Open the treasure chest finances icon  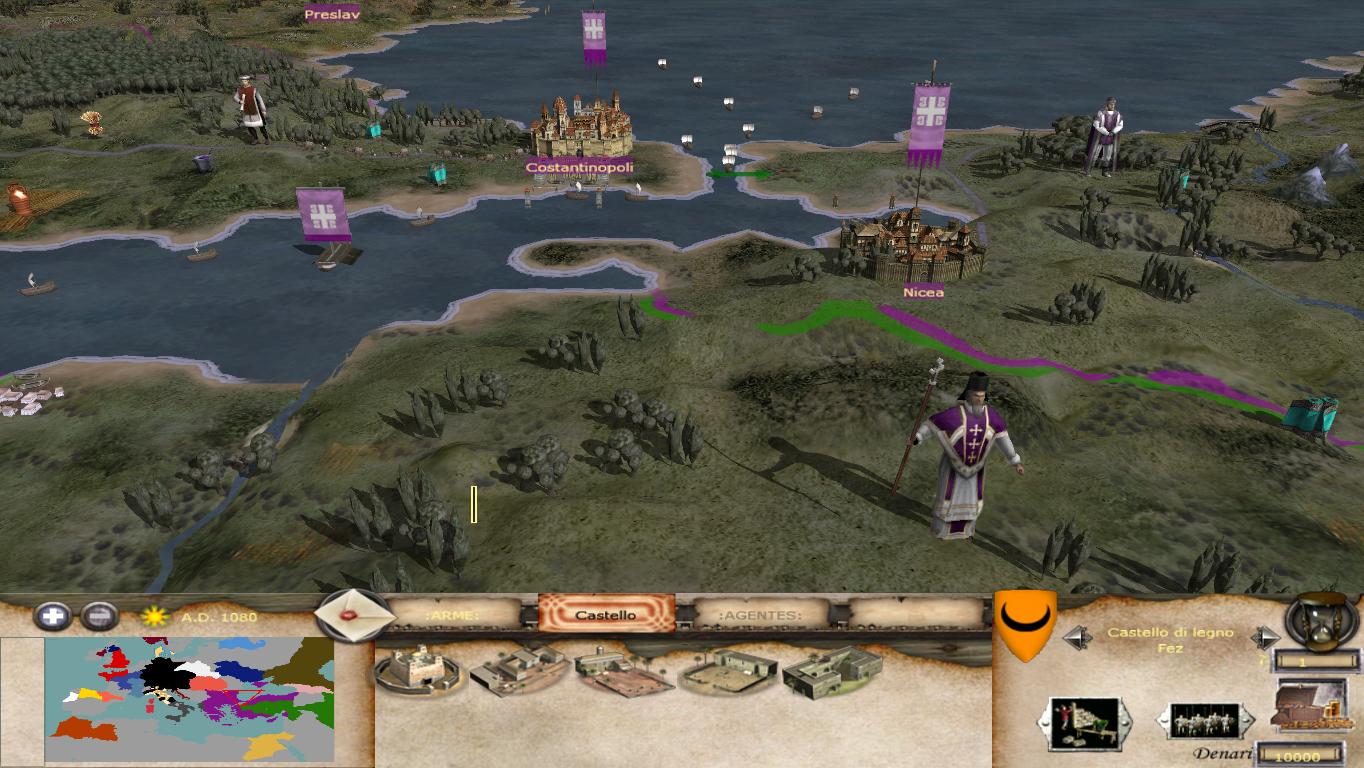pos(1310,710)
